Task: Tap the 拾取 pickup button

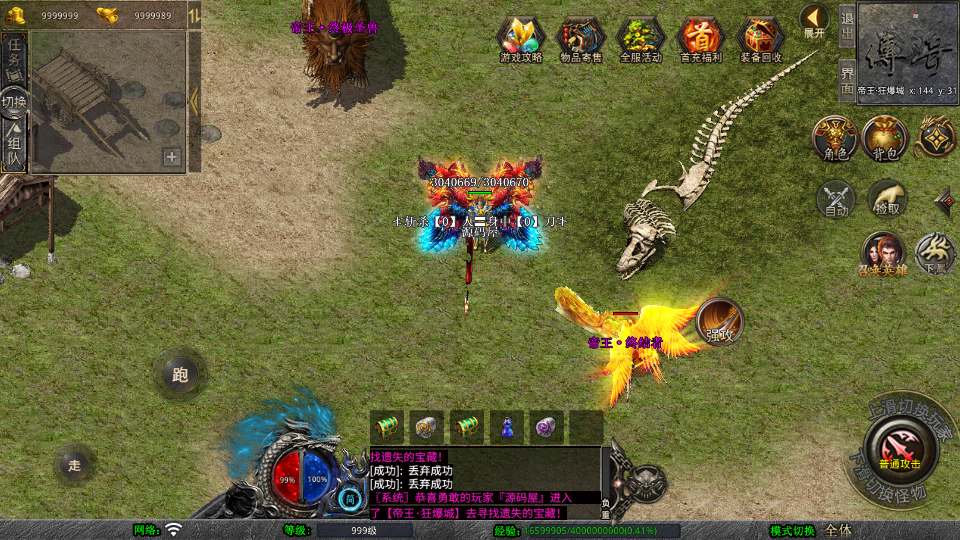Action: coord(887,199)
